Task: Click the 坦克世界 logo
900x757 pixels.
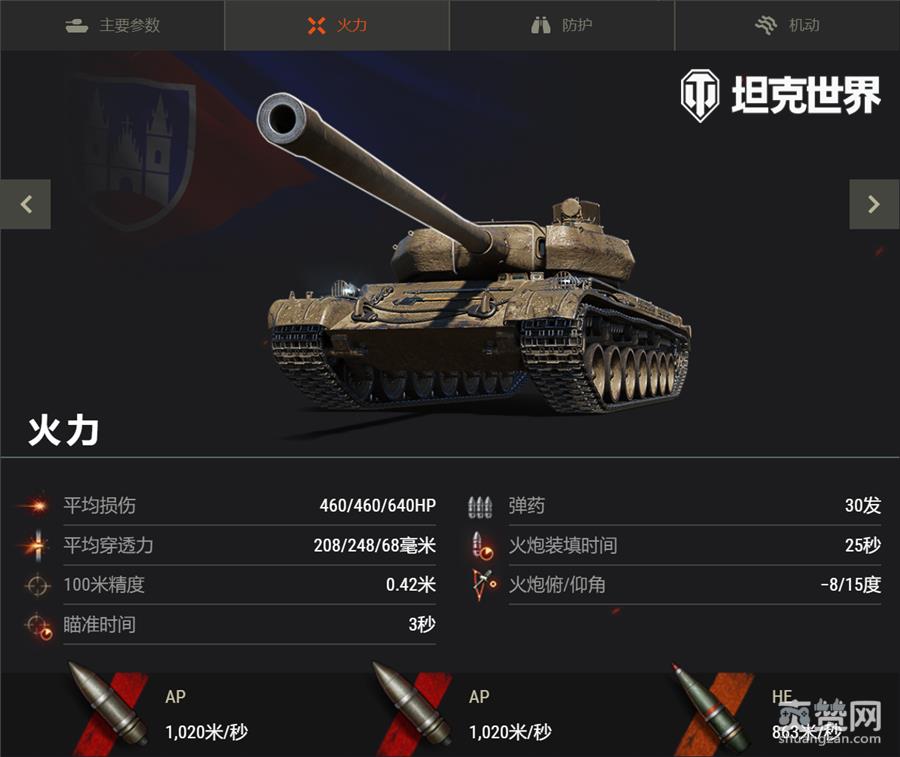Action: coord(781,96)
